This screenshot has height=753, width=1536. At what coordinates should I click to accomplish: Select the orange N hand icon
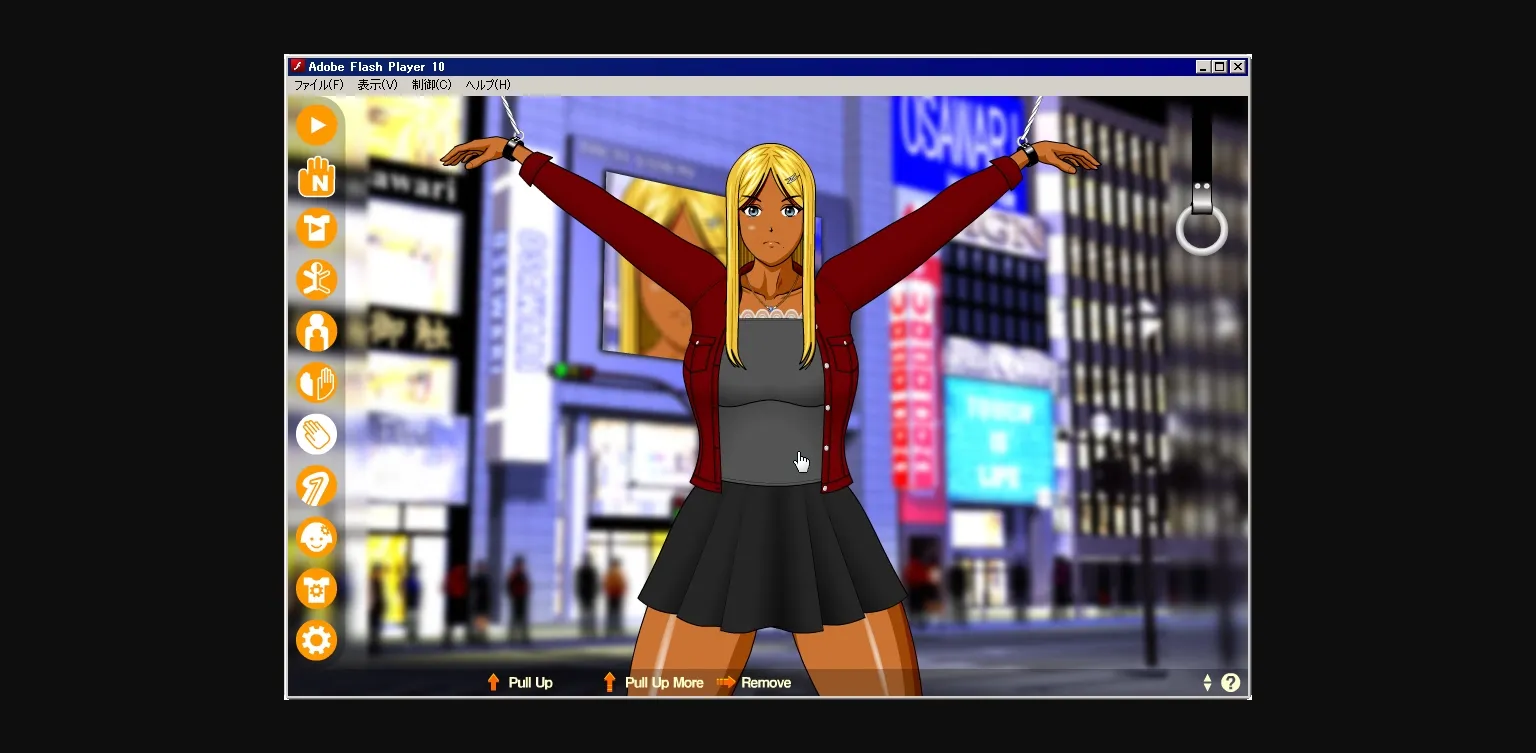click(x=316, y=177)
